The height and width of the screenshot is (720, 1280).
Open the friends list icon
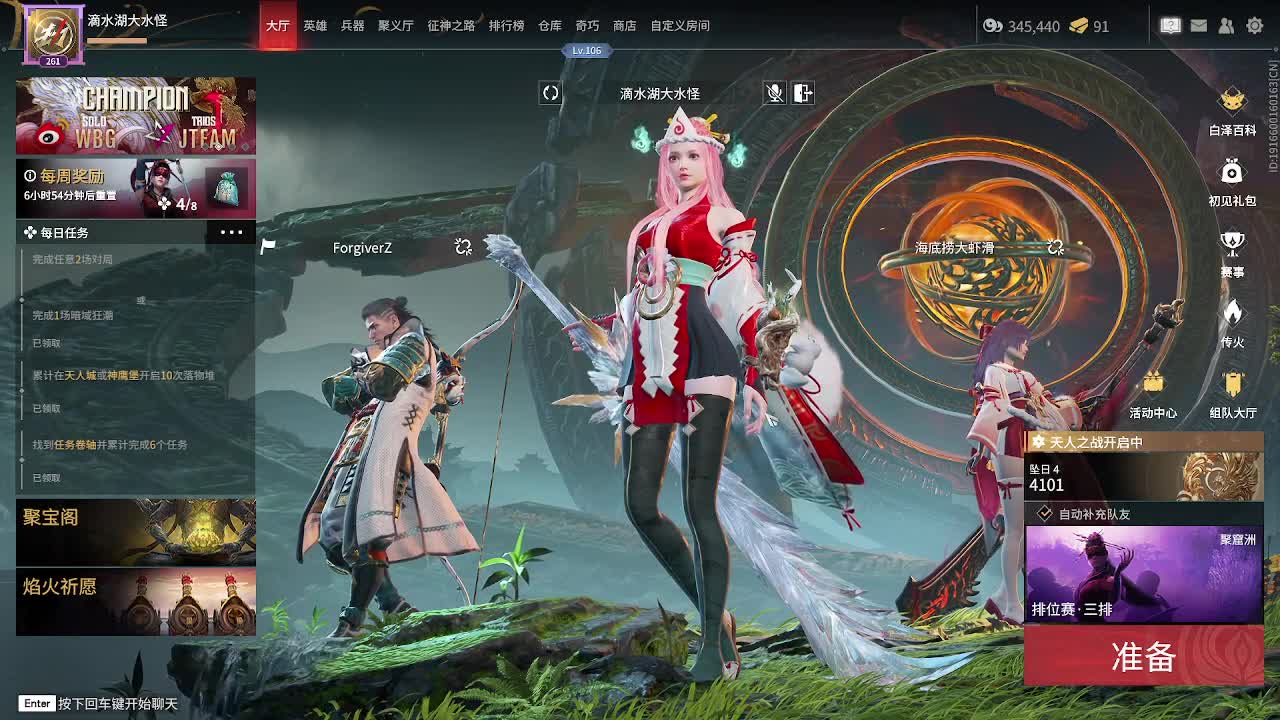[1227, 27]
